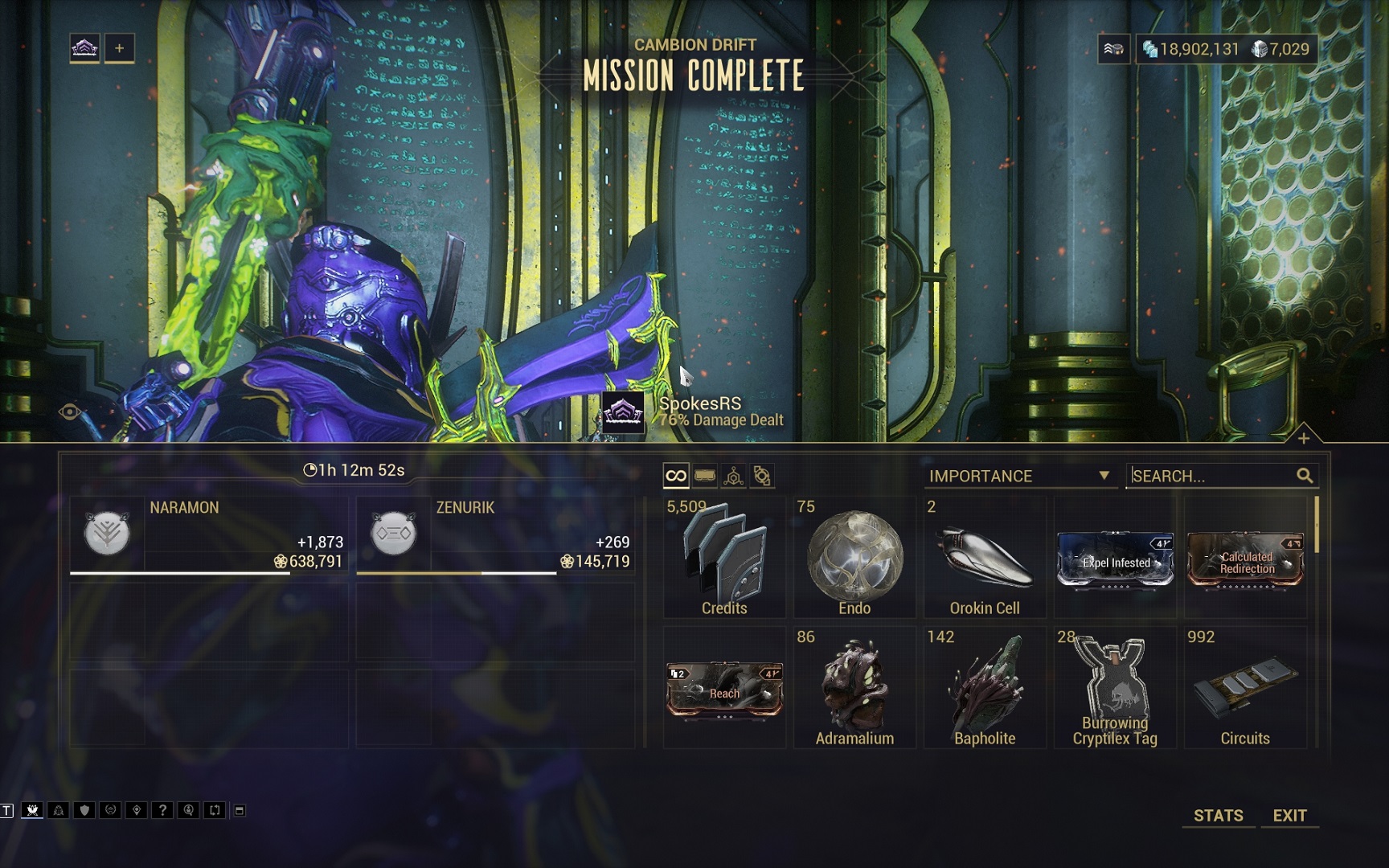This screenshot has width=1389, height=868.
Task: Choose the Reach mod reward
Action: click(x=724, y=690)
